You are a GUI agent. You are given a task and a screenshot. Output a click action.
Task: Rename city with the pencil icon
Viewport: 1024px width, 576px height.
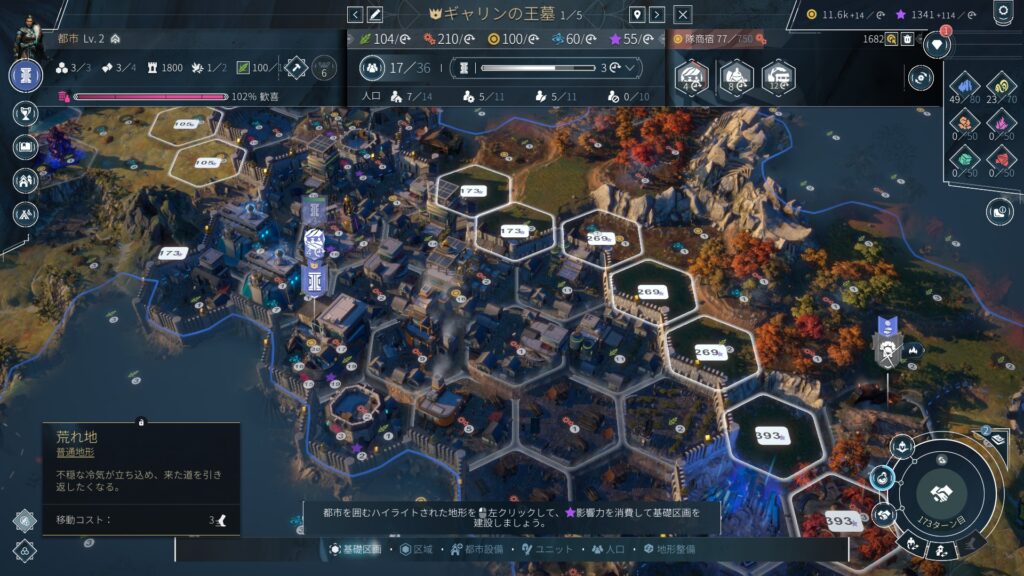tap(375, 14)
